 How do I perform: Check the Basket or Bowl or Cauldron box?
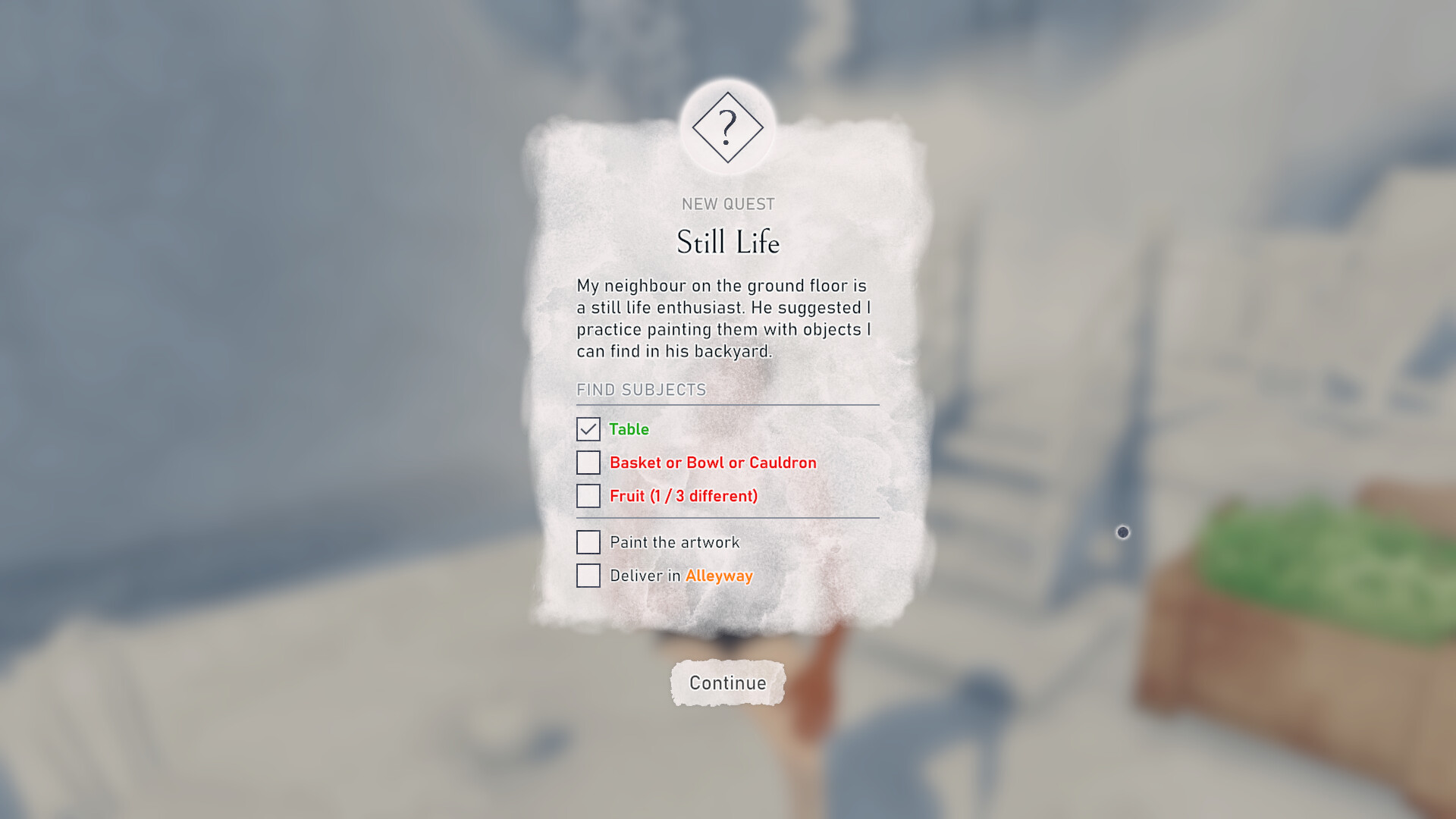588,463
